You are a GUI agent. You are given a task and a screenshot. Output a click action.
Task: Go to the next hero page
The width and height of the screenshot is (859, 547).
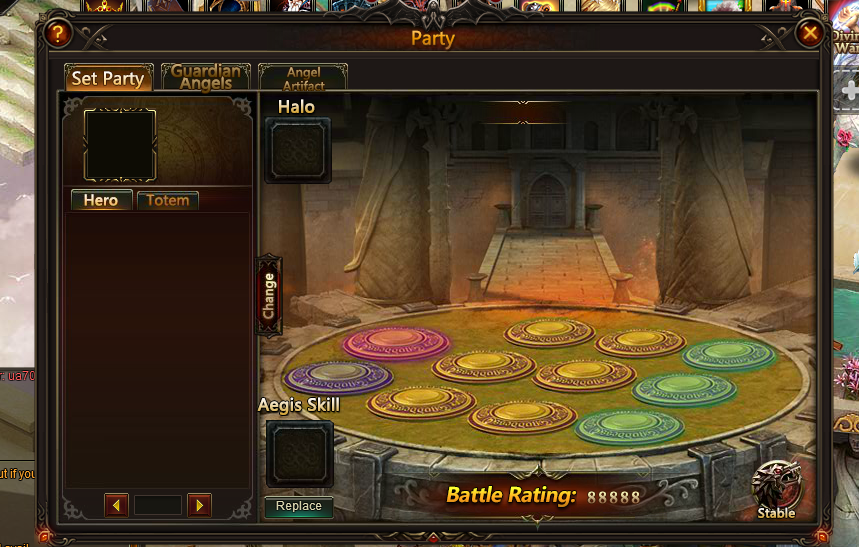199,505
